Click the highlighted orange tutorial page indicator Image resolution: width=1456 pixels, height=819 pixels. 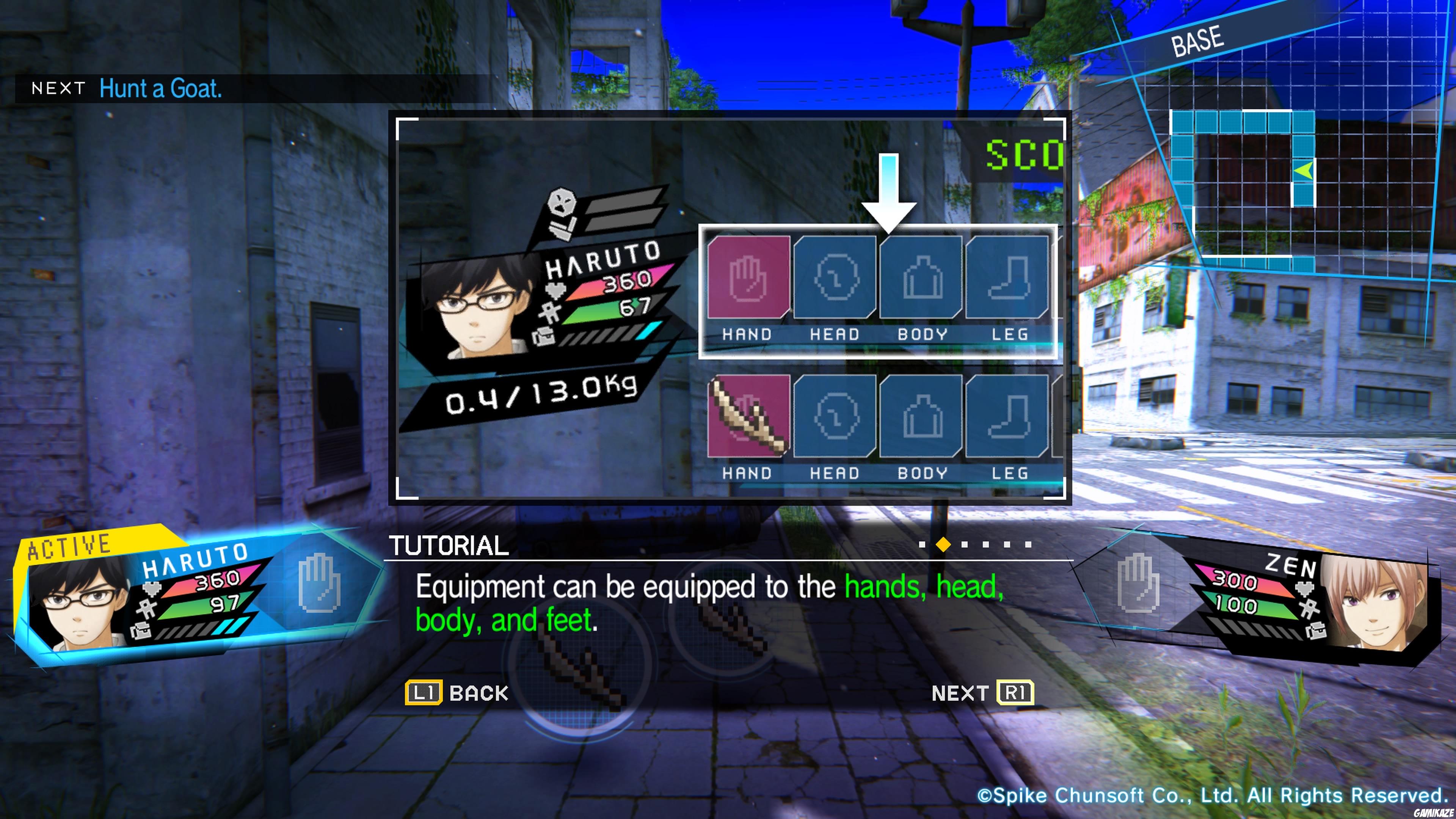(x=943, y=544)
